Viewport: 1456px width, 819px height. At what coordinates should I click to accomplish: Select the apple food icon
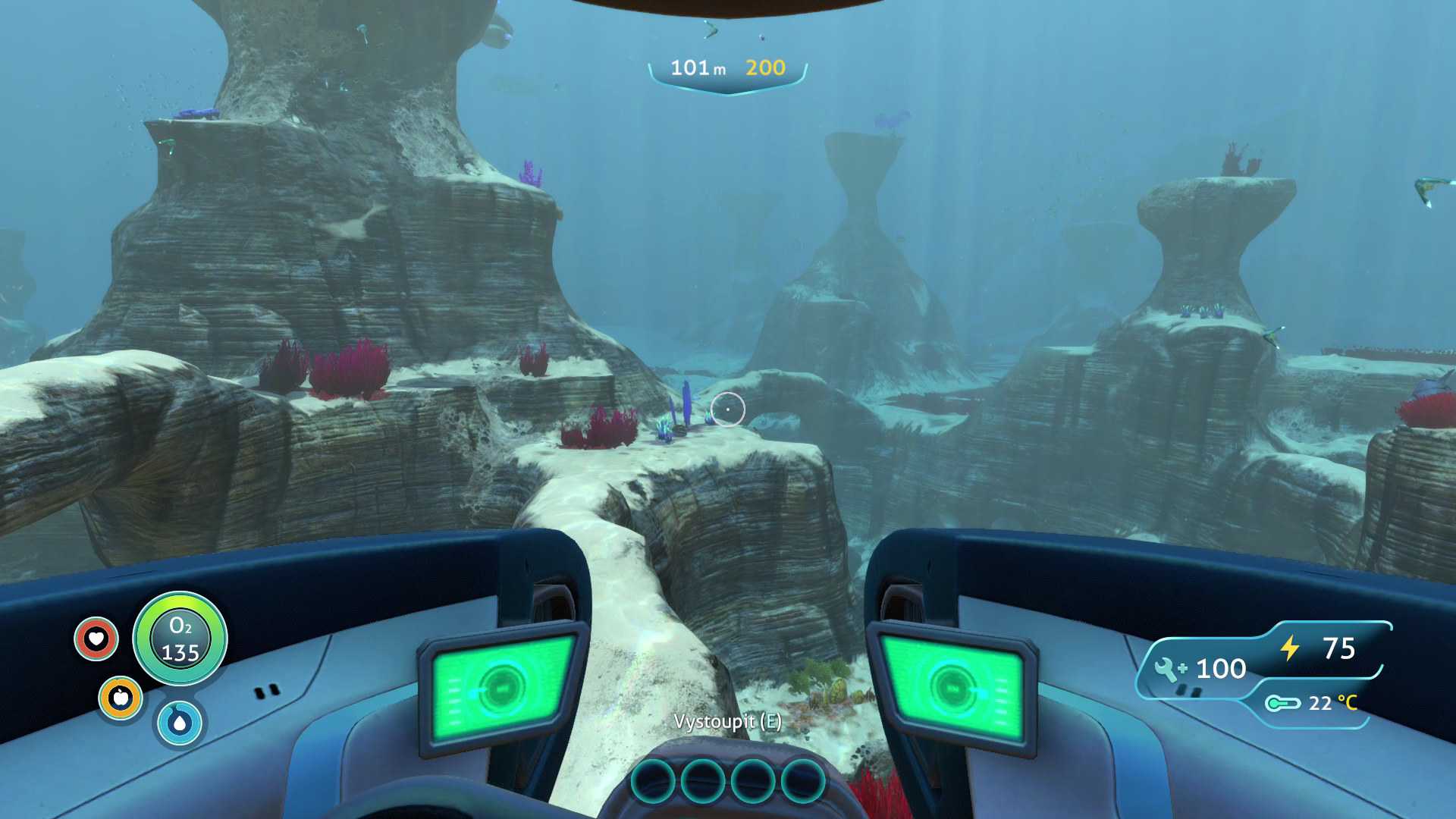[x=121, y=698]
